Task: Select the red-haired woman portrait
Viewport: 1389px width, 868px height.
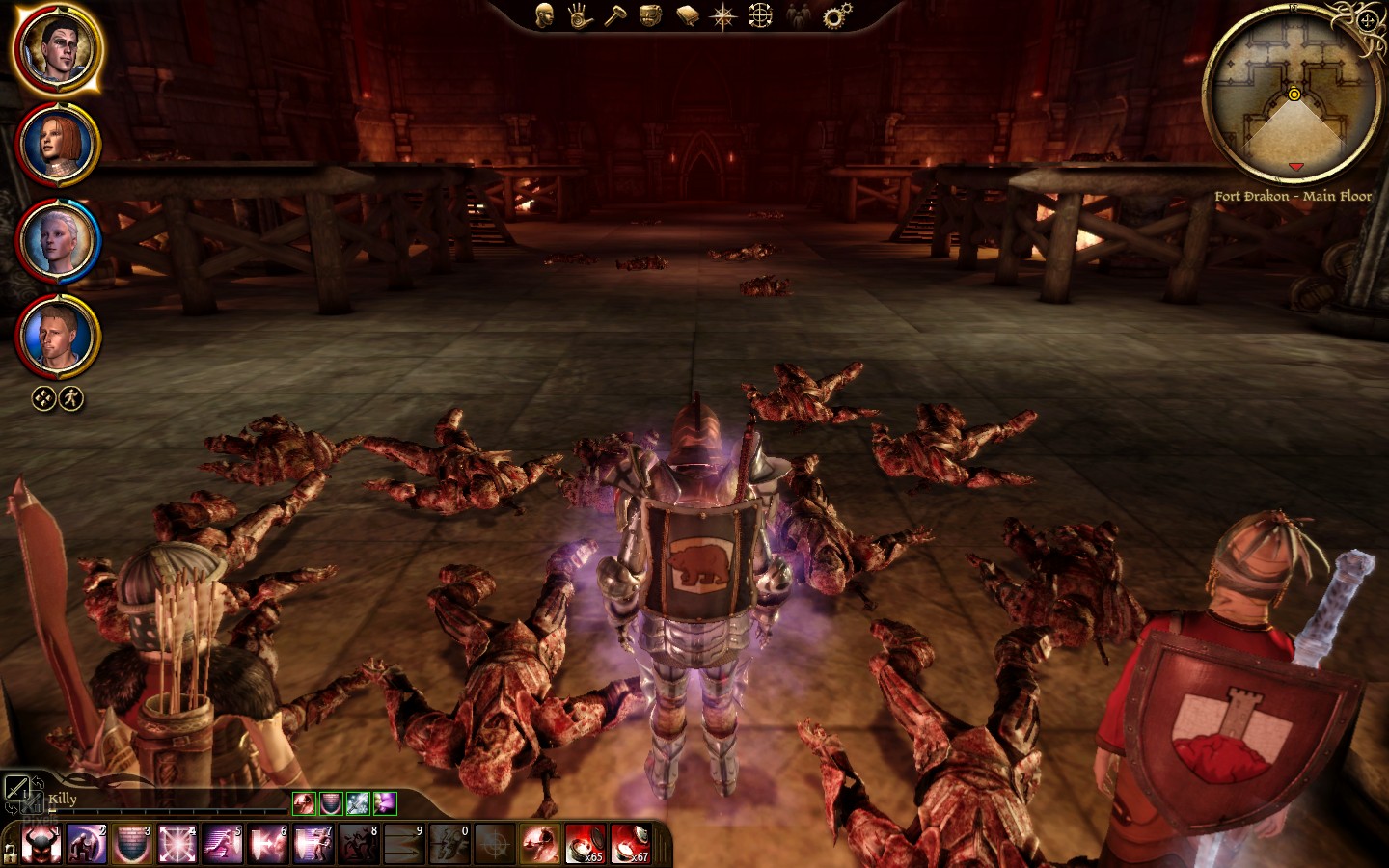Action: (x=56, y=145)
